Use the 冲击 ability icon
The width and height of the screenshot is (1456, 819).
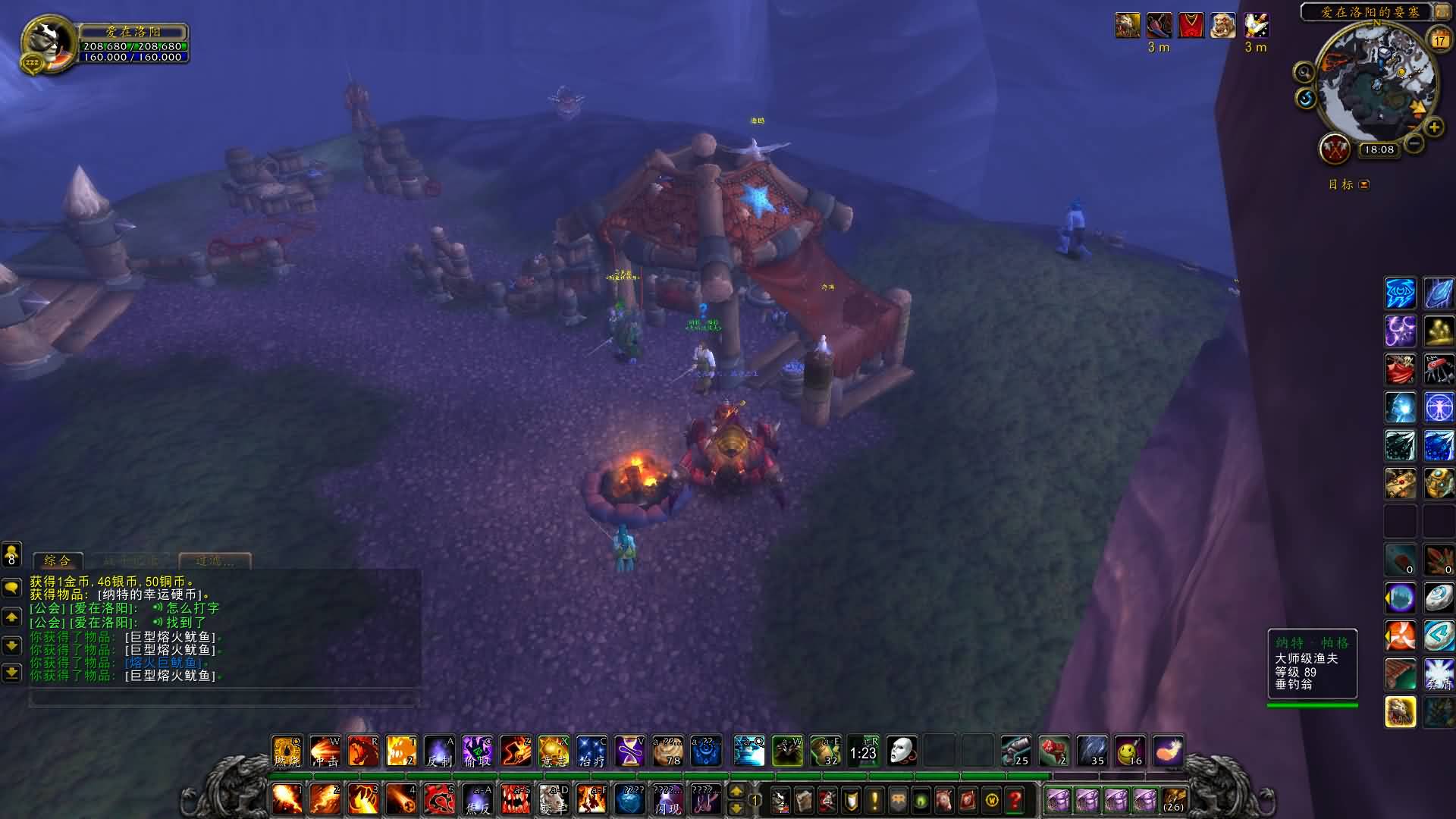pyautogui.click(x=325, y=752)
